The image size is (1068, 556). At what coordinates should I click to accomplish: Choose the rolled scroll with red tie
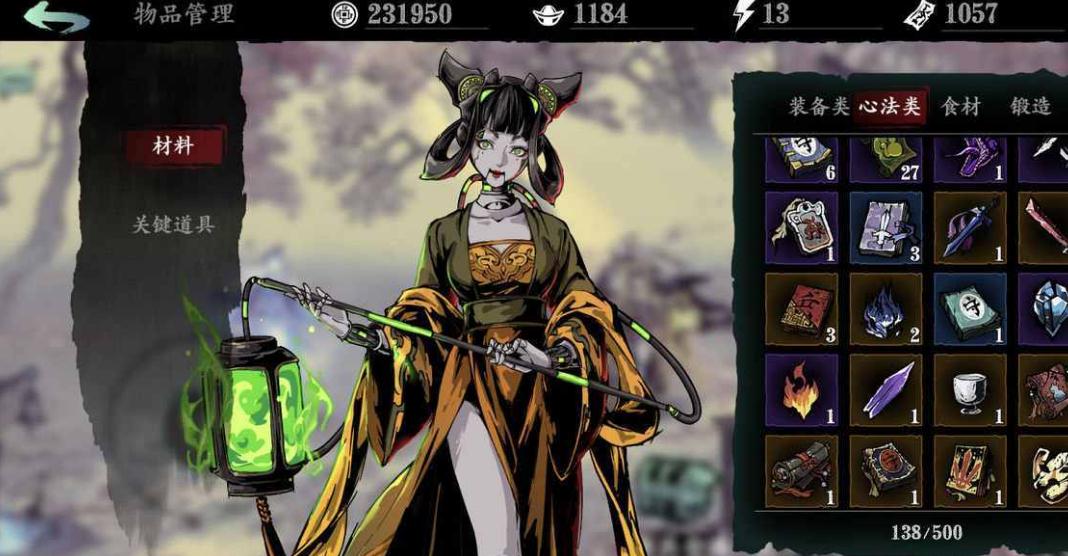[802, 470]
